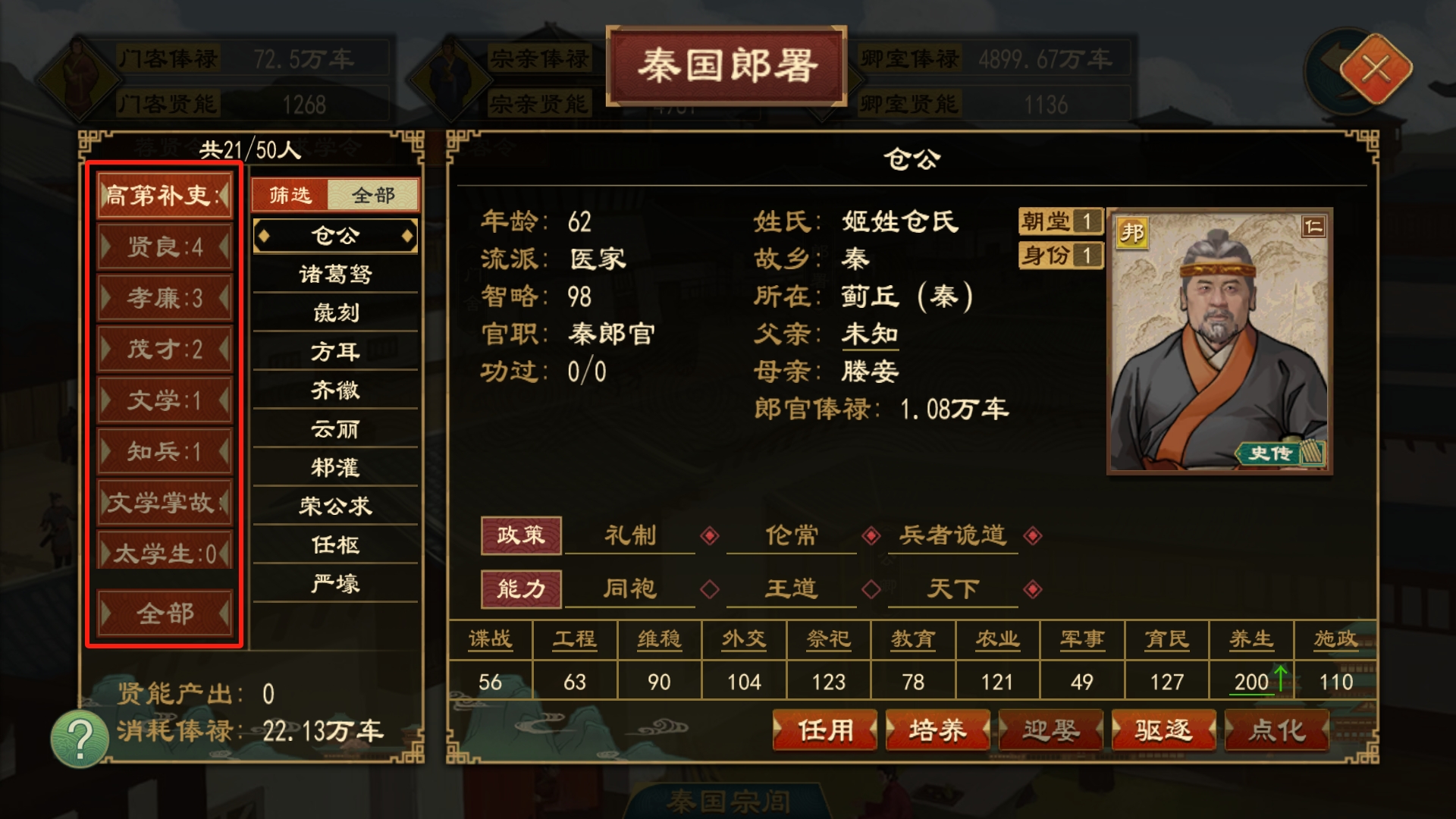
Task: Toggle the 孝廉:3 category filter
Action: pyautogui.click(x=164, y=299)
